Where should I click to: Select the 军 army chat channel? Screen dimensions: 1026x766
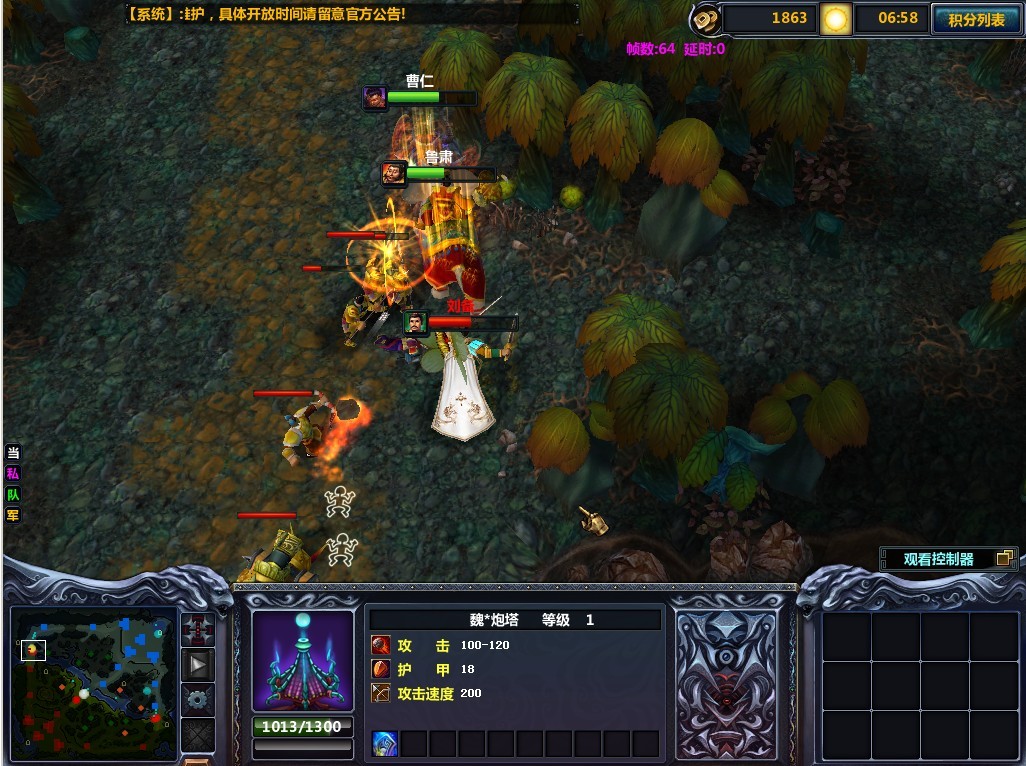13,516
